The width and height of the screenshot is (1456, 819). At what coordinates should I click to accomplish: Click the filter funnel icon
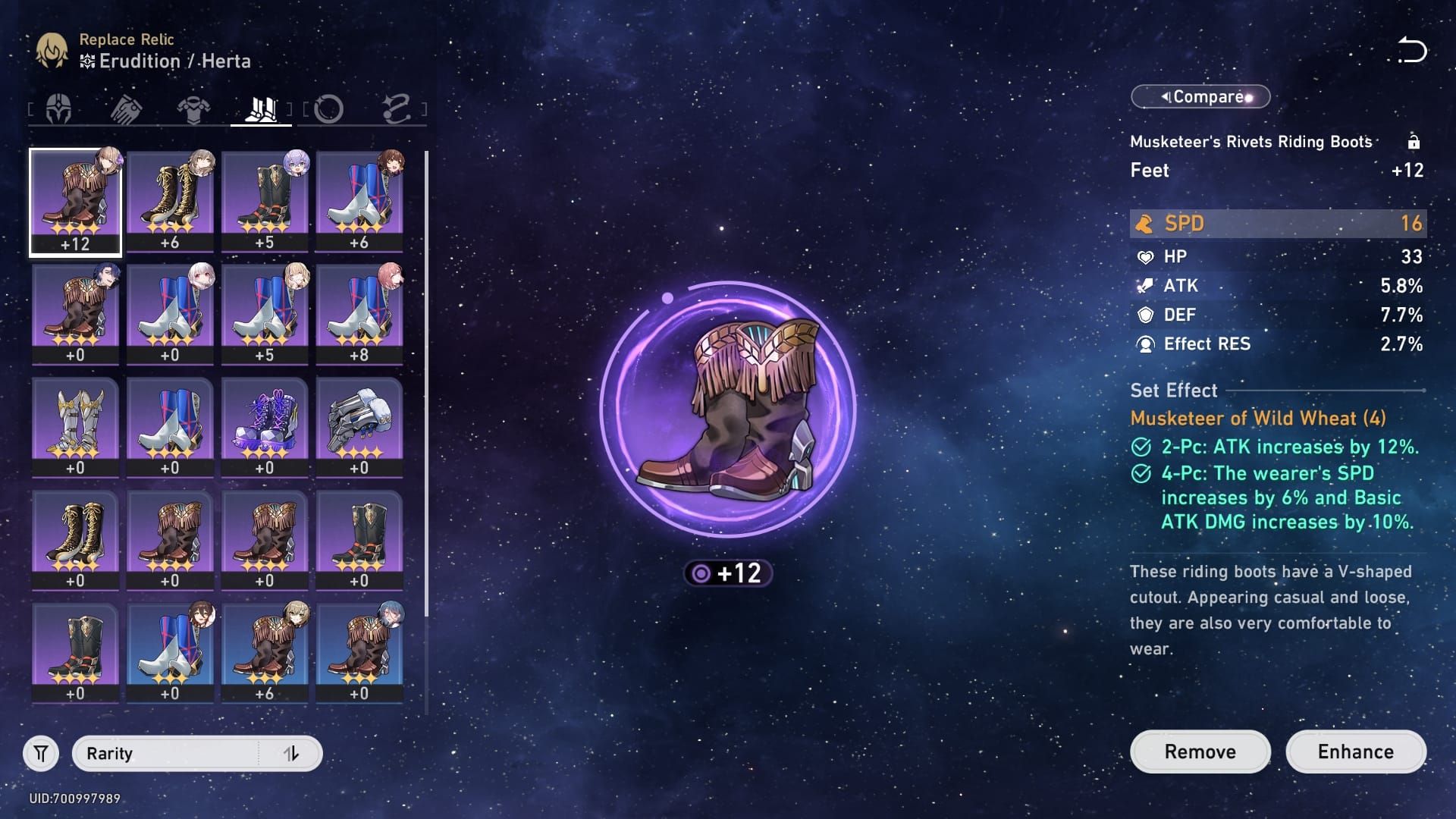coord(42,753)
